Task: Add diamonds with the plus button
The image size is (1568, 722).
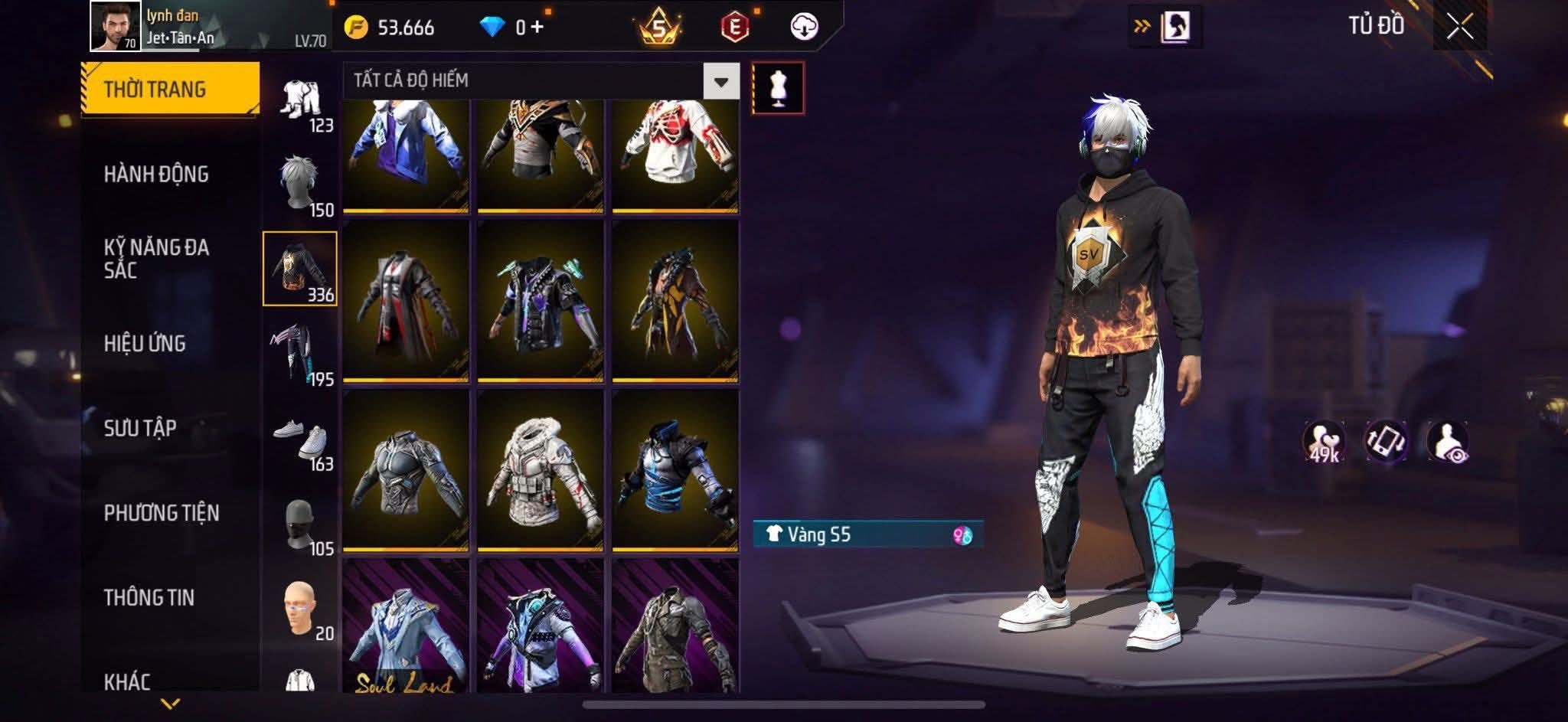Action: 537,28
